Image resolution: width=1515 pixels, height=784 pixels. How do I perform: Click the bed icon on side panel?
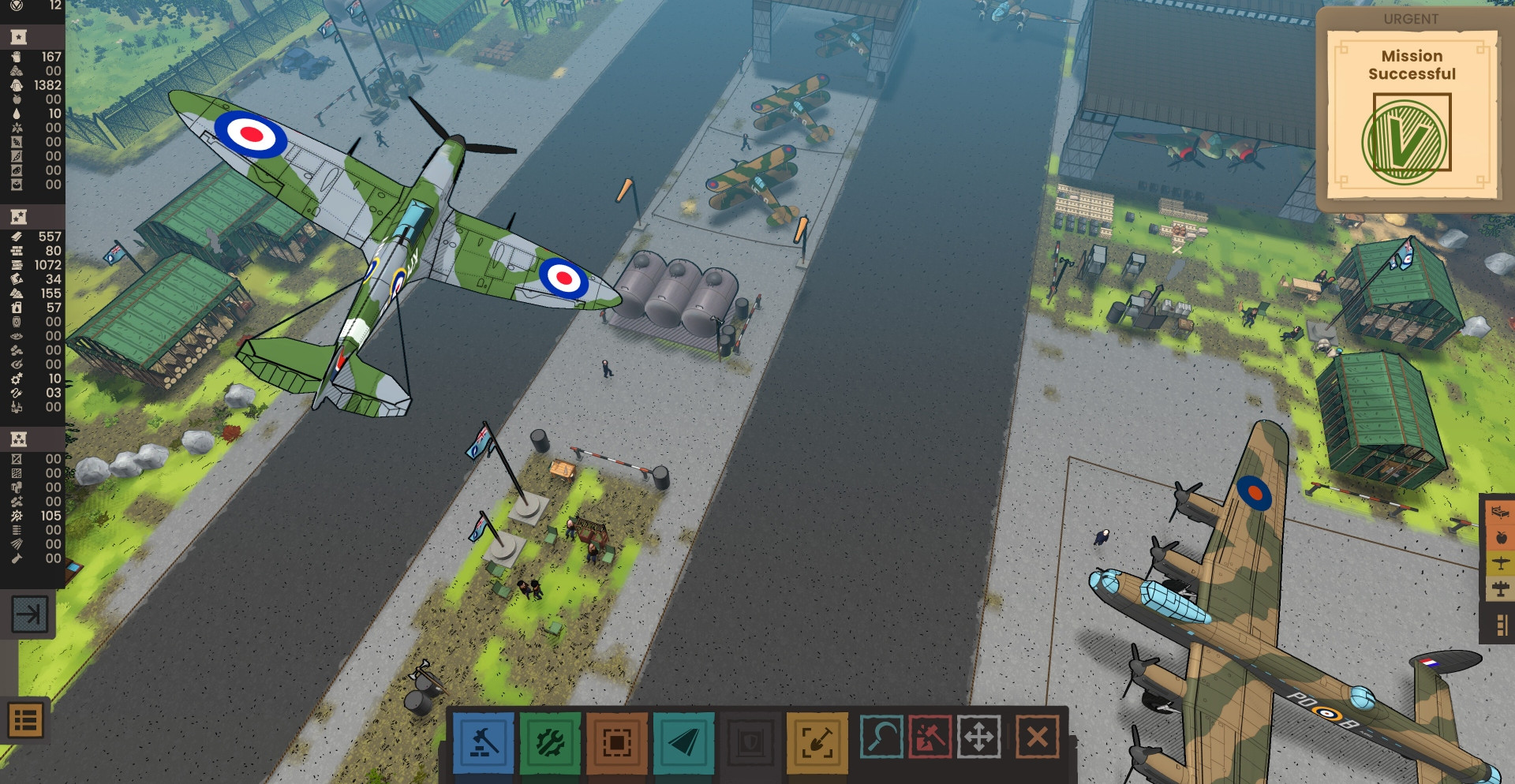click(x=1500, y=513)
